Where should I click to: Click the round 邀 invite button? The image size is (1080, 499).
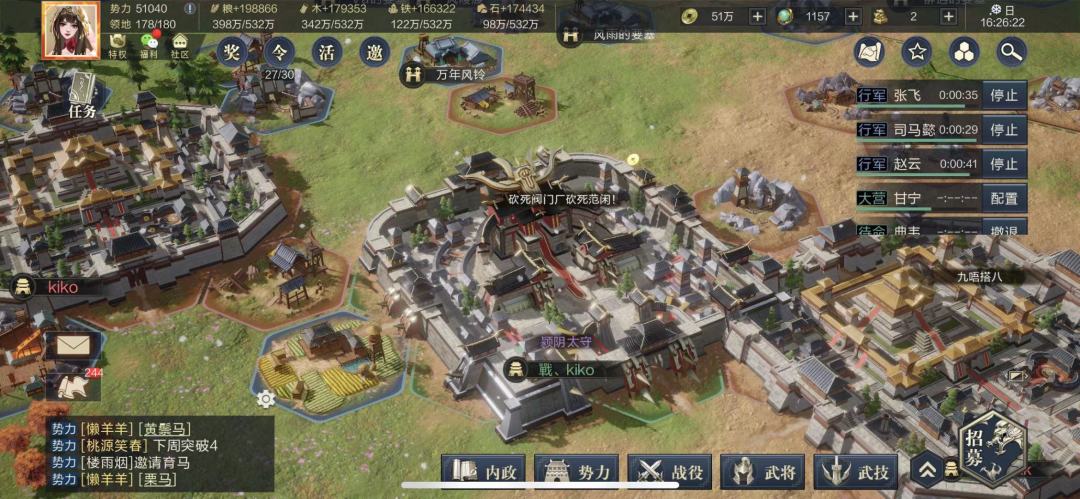(374, 52)
